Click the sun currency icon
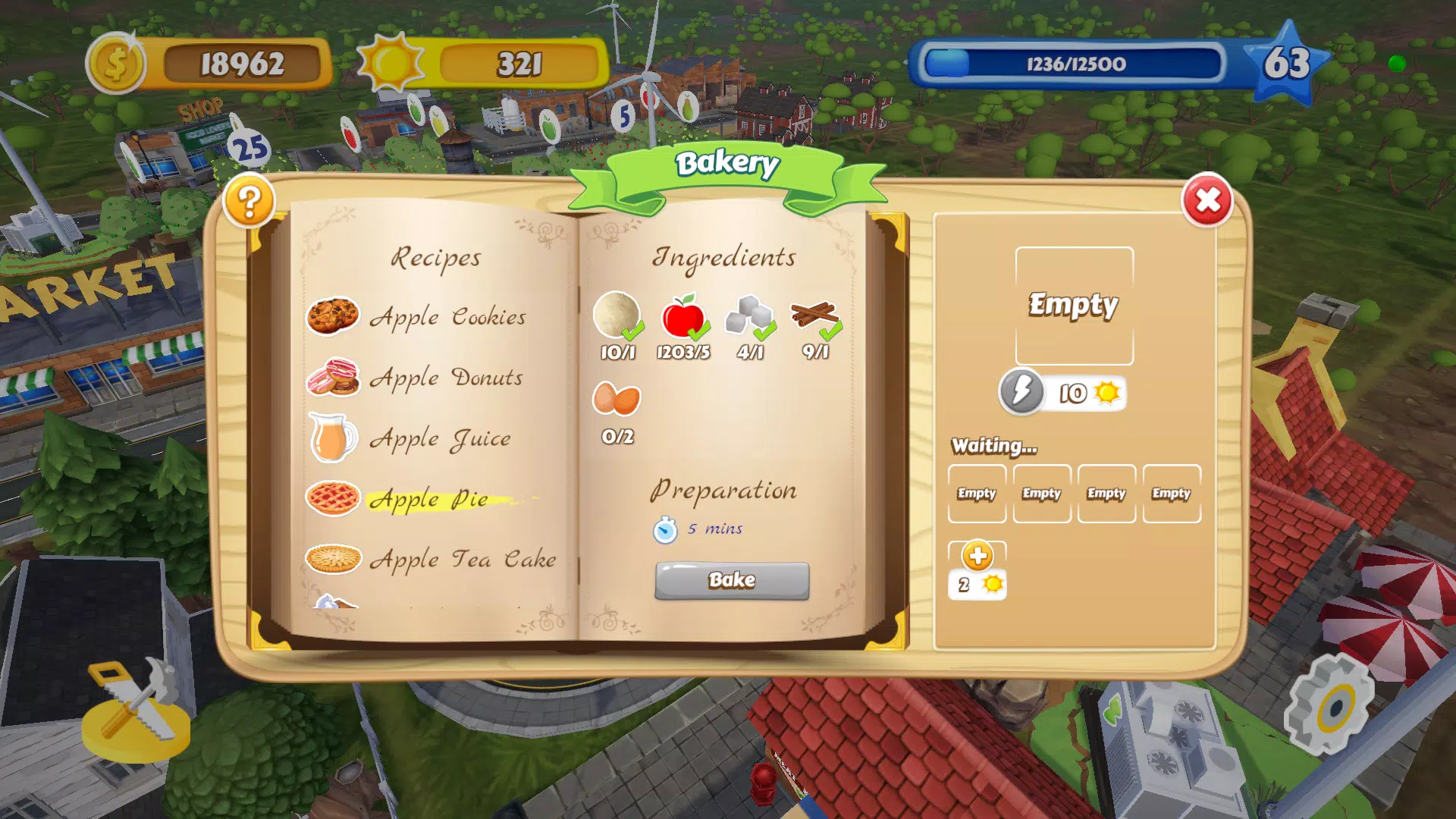This screenshot has height=819, width=1456. tap(391, 64)
